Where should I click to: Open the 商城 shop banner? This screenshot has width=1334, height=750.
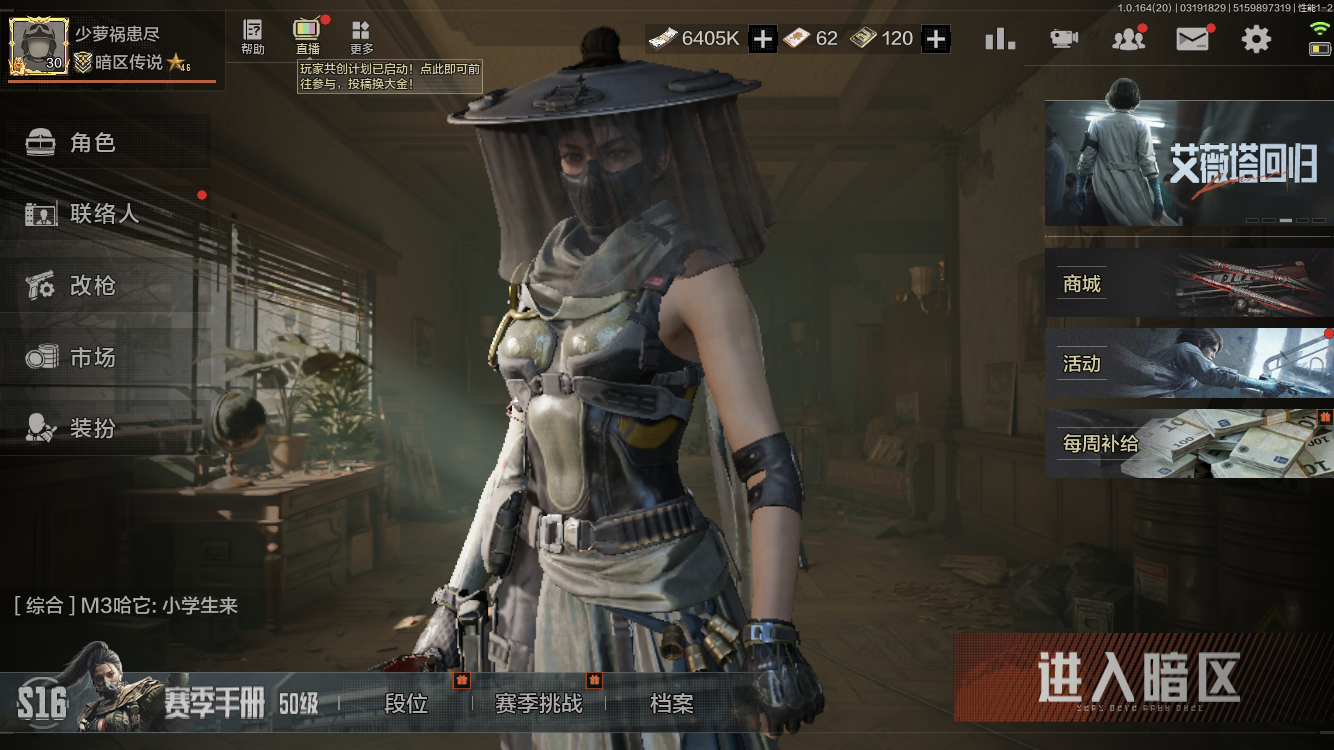(x=1188, y=284)
